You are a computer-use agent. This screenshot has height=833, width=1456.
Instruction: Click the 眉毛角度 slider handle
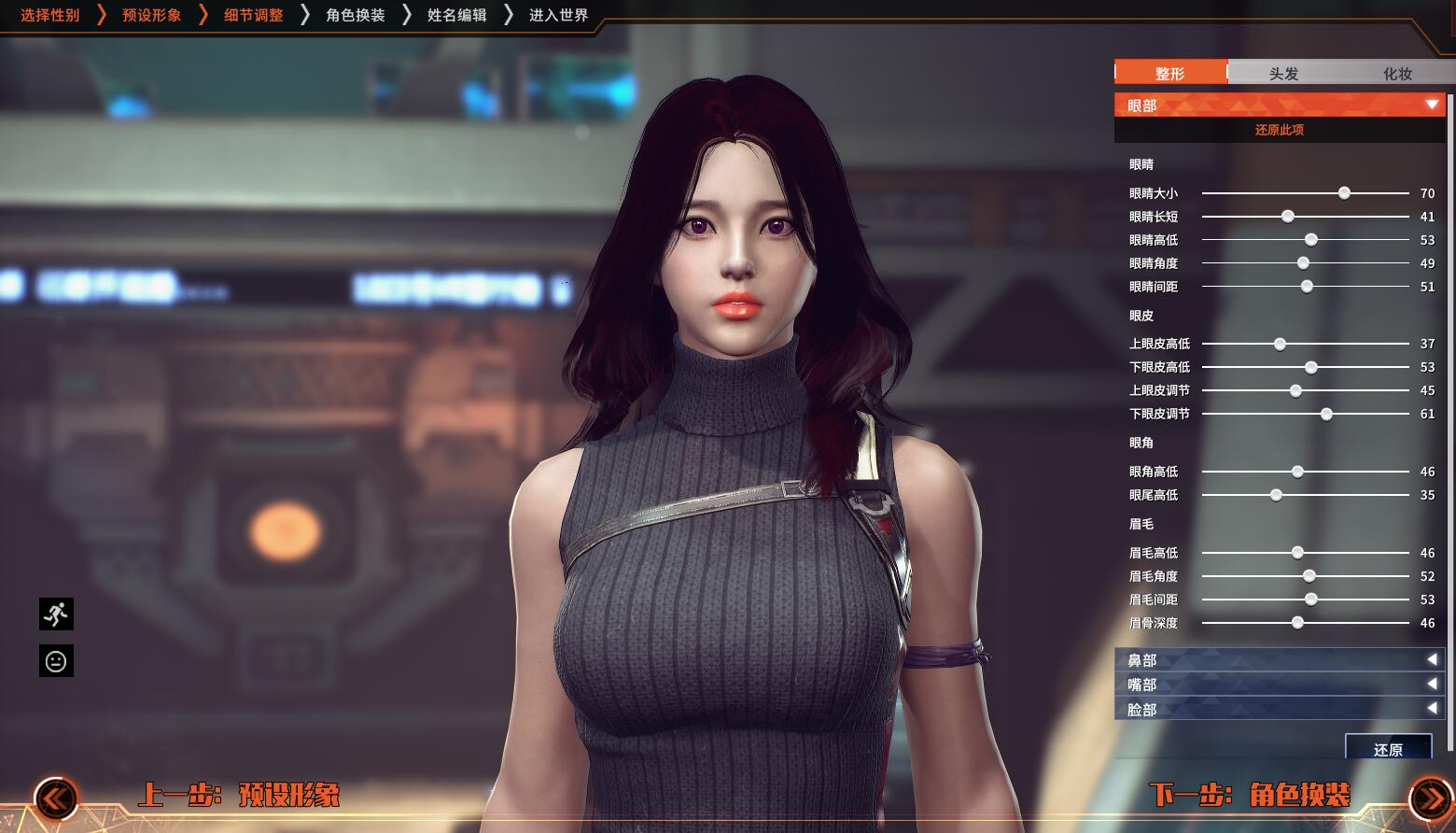point(1309,576)
